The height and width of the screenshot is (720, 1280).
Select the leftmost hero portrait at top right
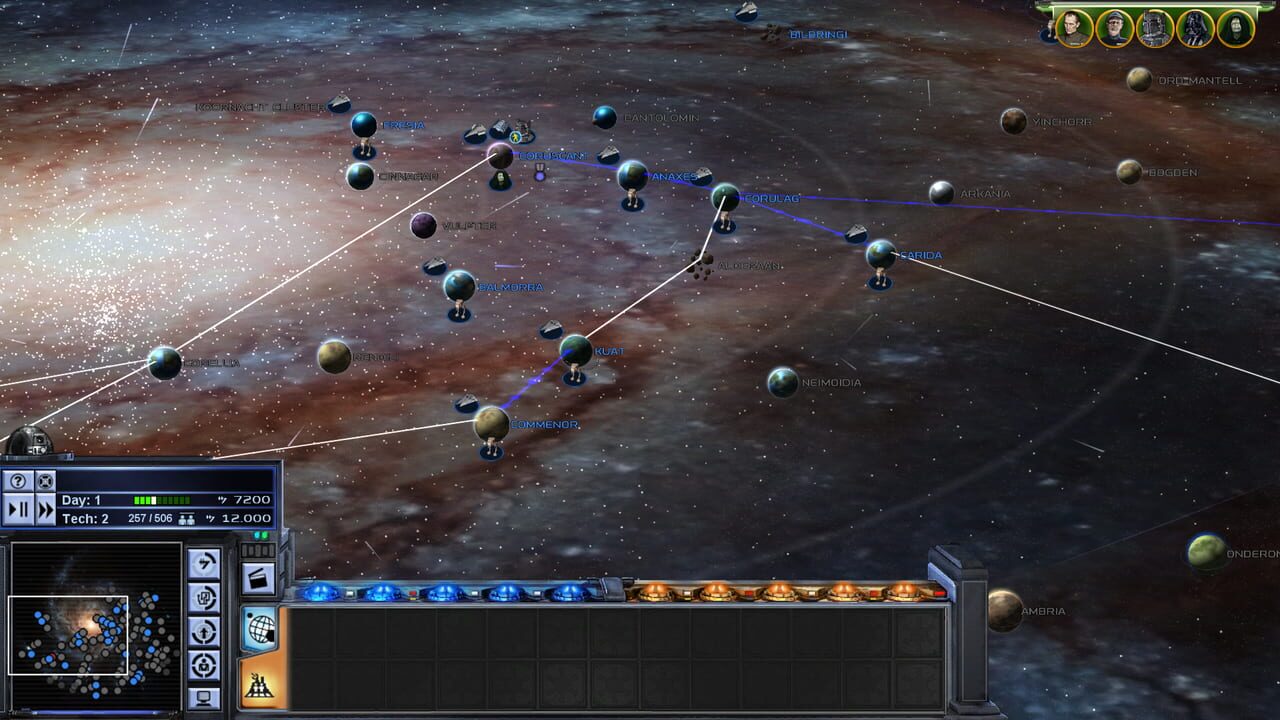click(1073, 28)
